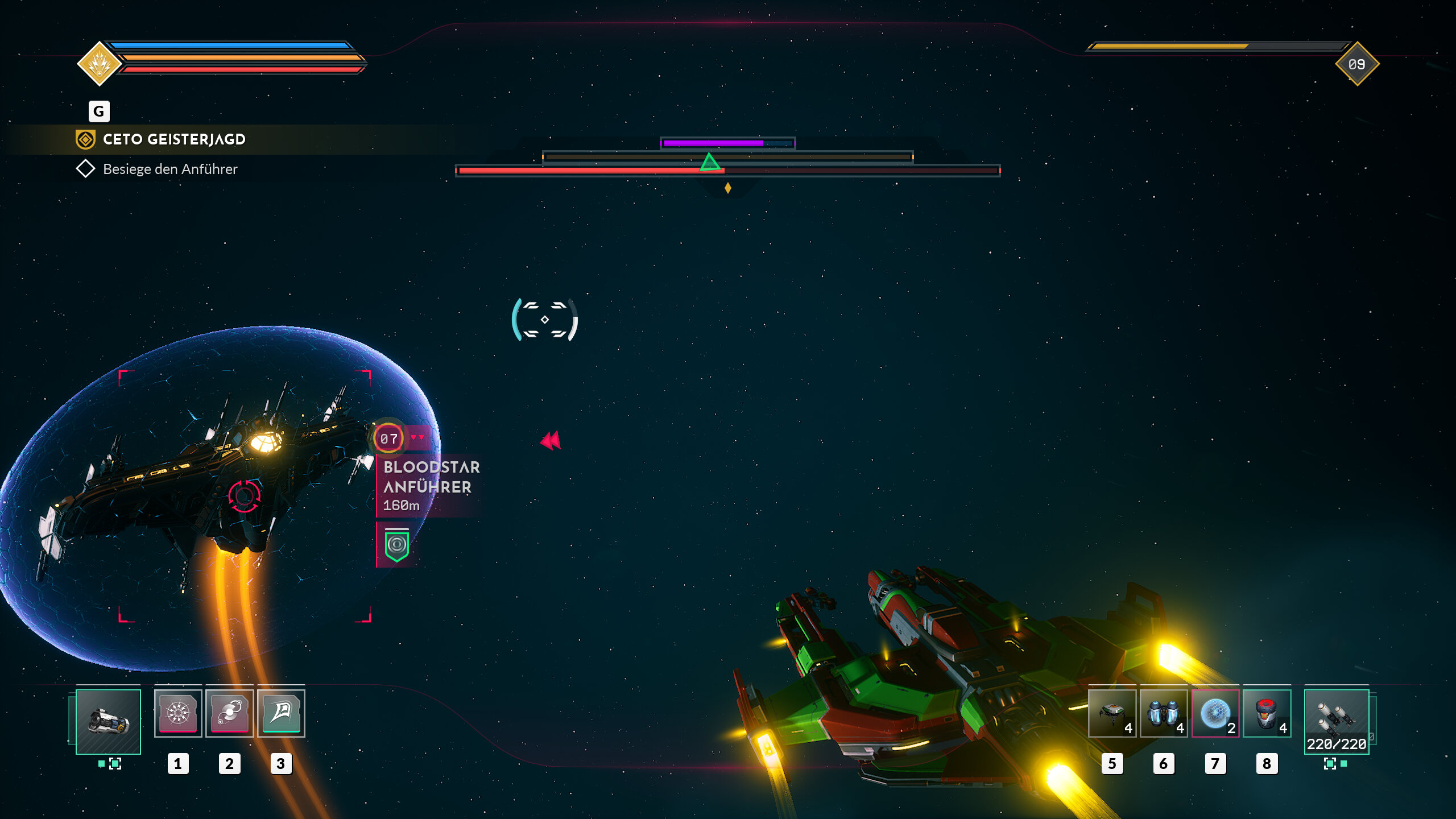Select the Besiege den Anführer objective
The image size is (1456, 819).
(x=169, y=169)
